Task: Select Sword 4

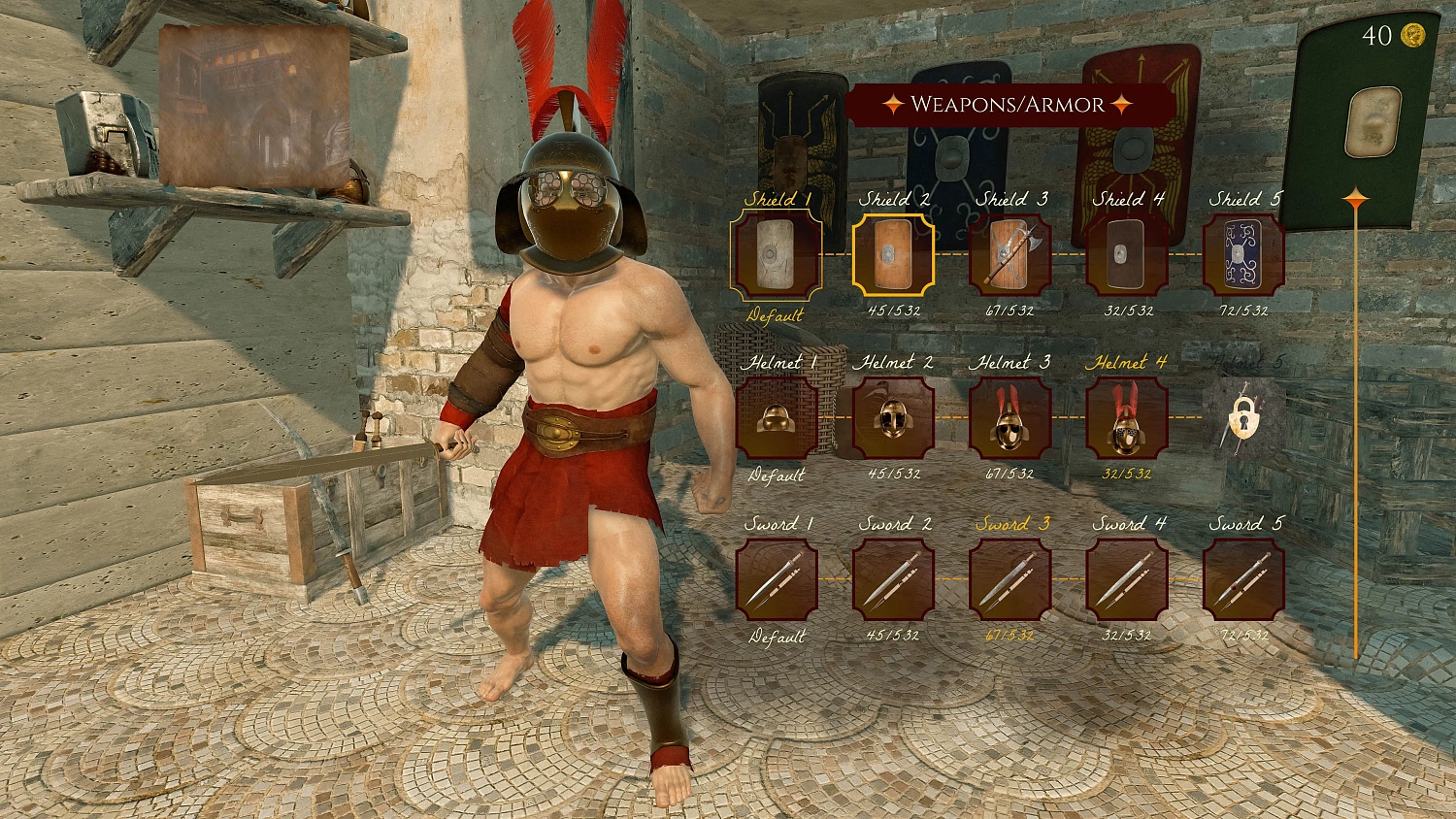Action: [1128, 579]
